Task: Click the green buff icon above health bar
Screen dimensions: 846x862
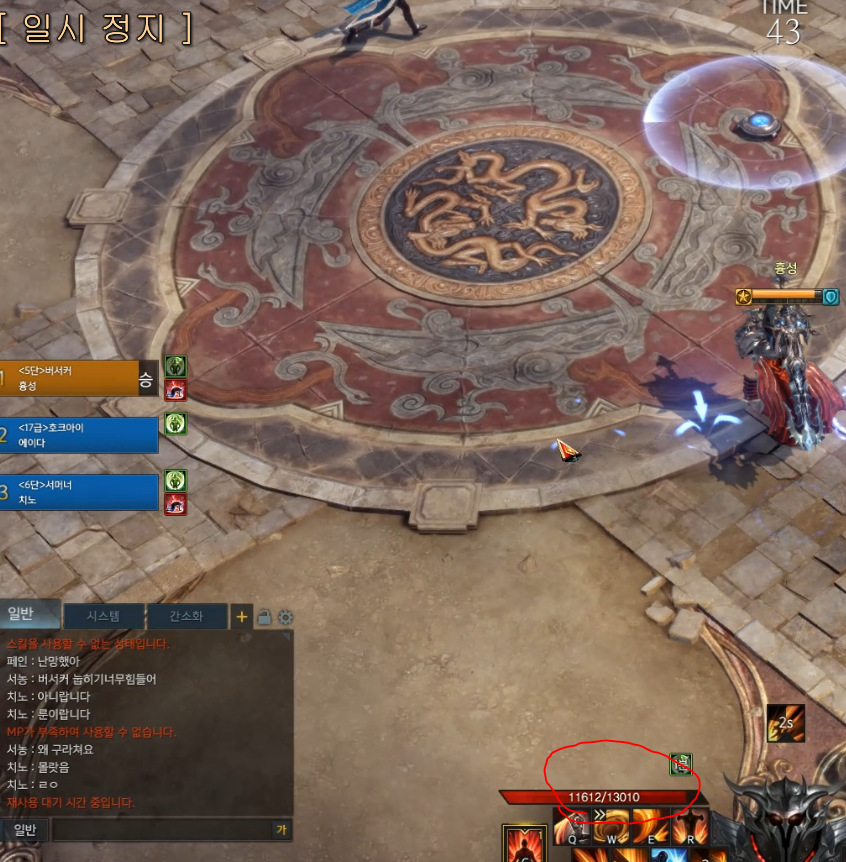Action: 681,764
